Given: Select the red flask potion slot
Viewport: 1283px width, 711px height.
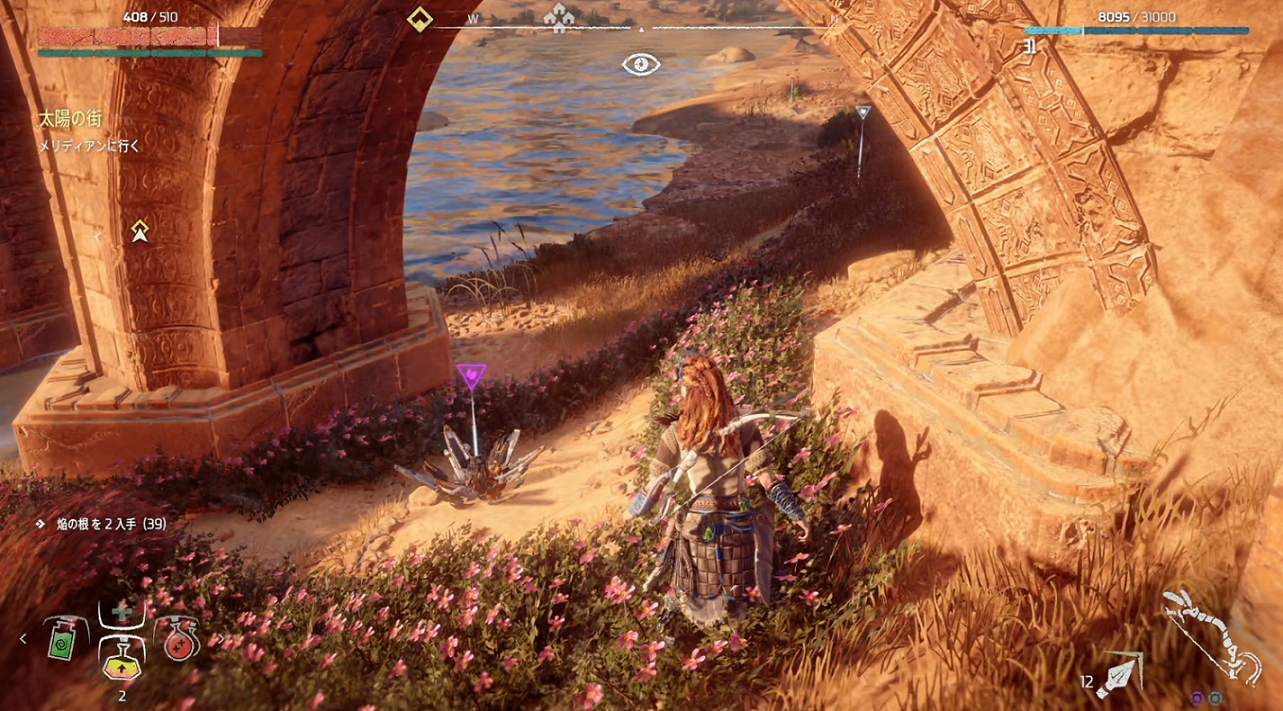Looking at the screenshot, I should (x=176, y=637).
